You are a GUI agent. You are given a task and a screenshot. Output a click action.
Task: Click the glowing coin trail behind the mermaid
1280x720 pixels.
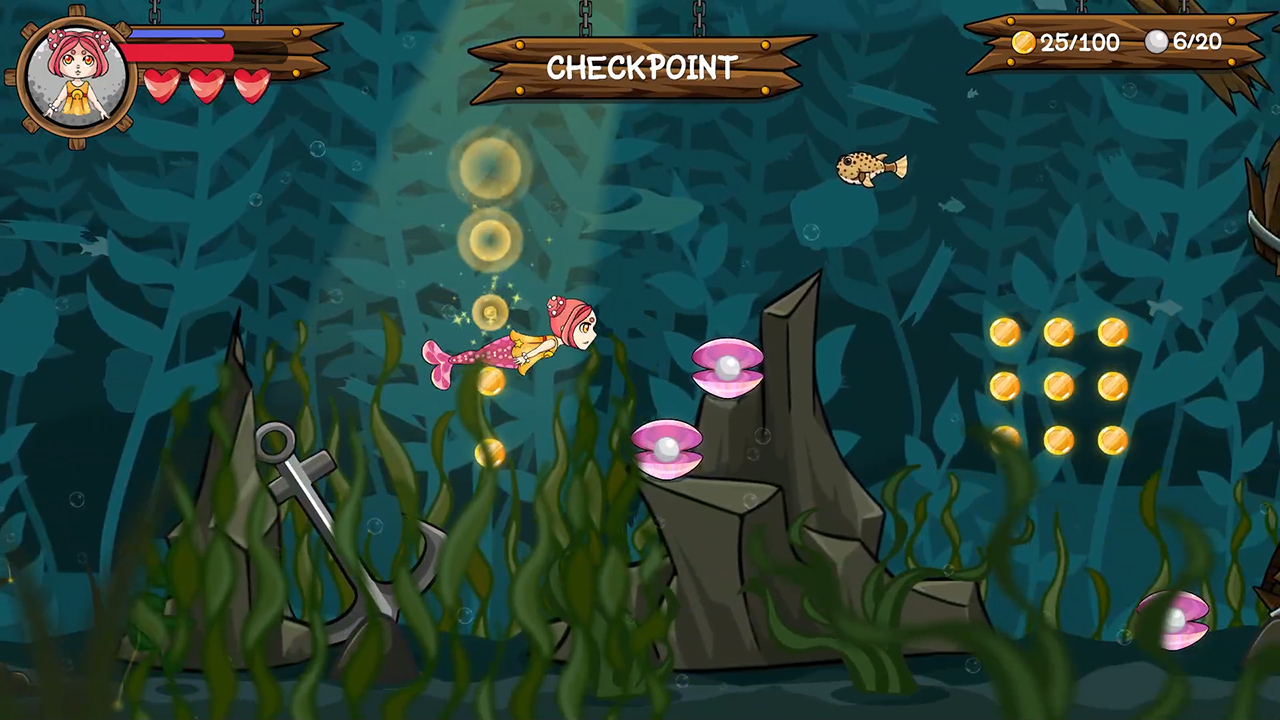489,240
